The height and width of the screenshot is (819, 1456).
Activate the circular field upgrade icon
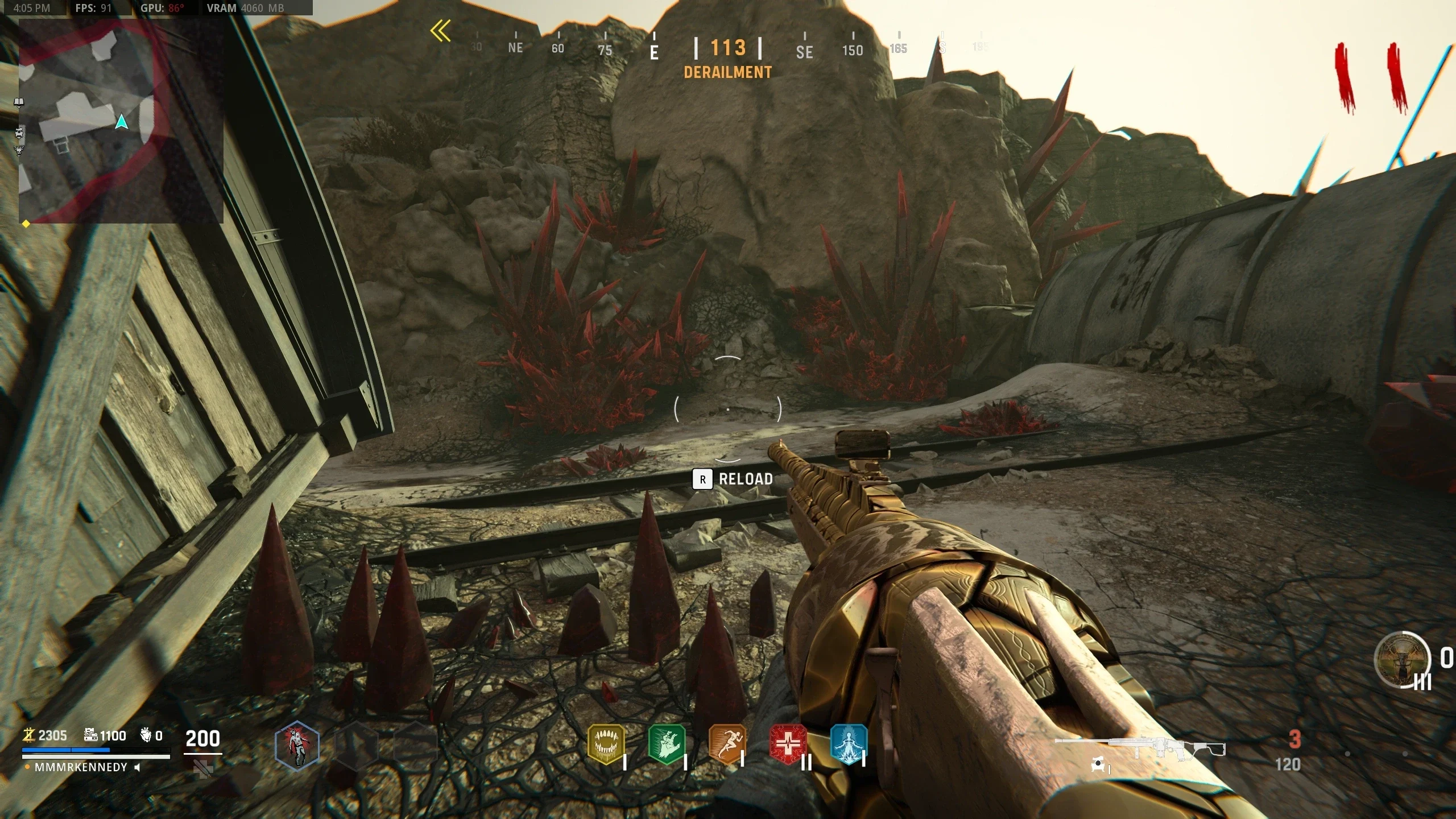pos(1402,660)
